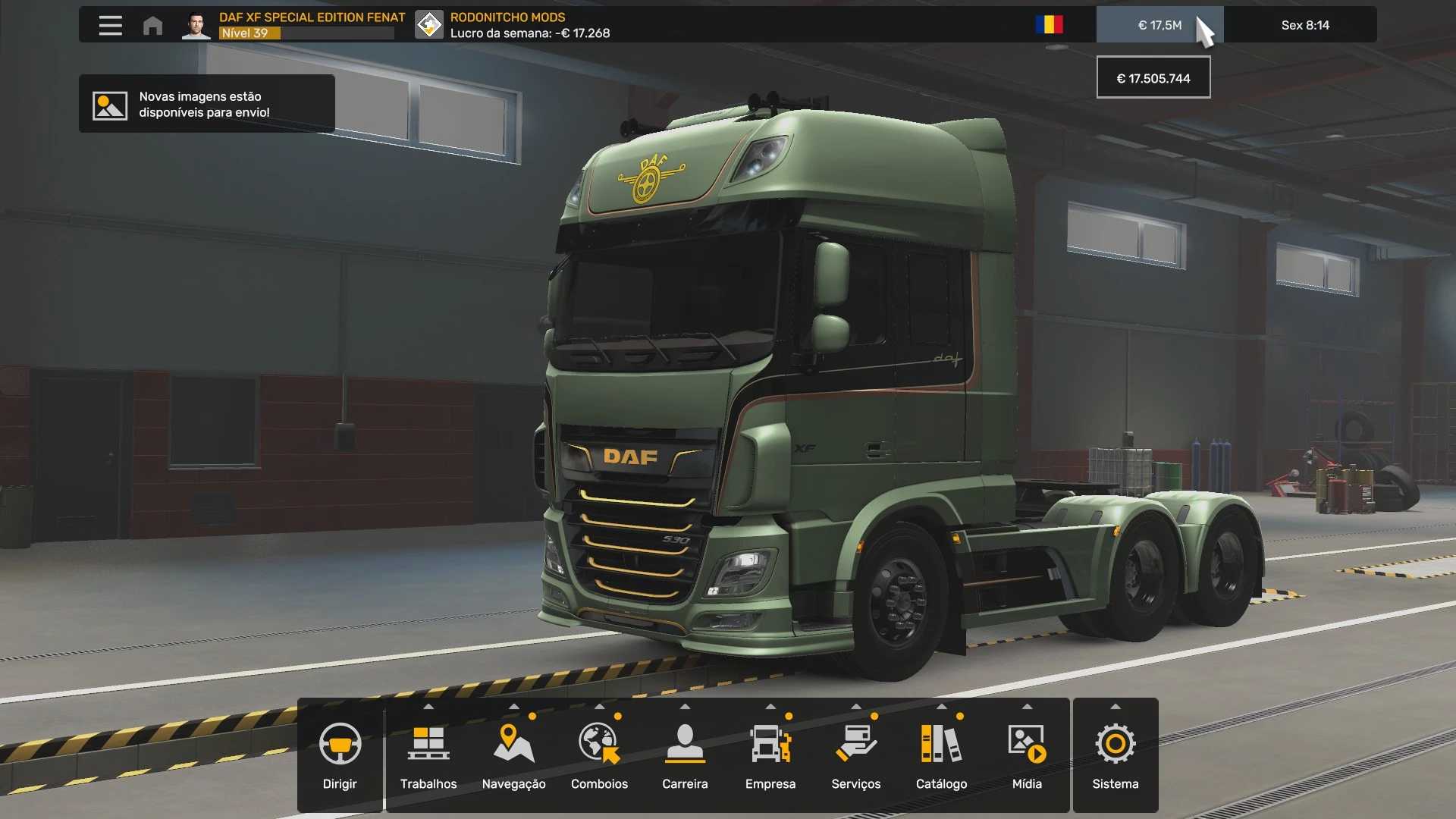Show the € 17,5M balance details
Screen dimensions: 1456x819
tap(1159, 25)
